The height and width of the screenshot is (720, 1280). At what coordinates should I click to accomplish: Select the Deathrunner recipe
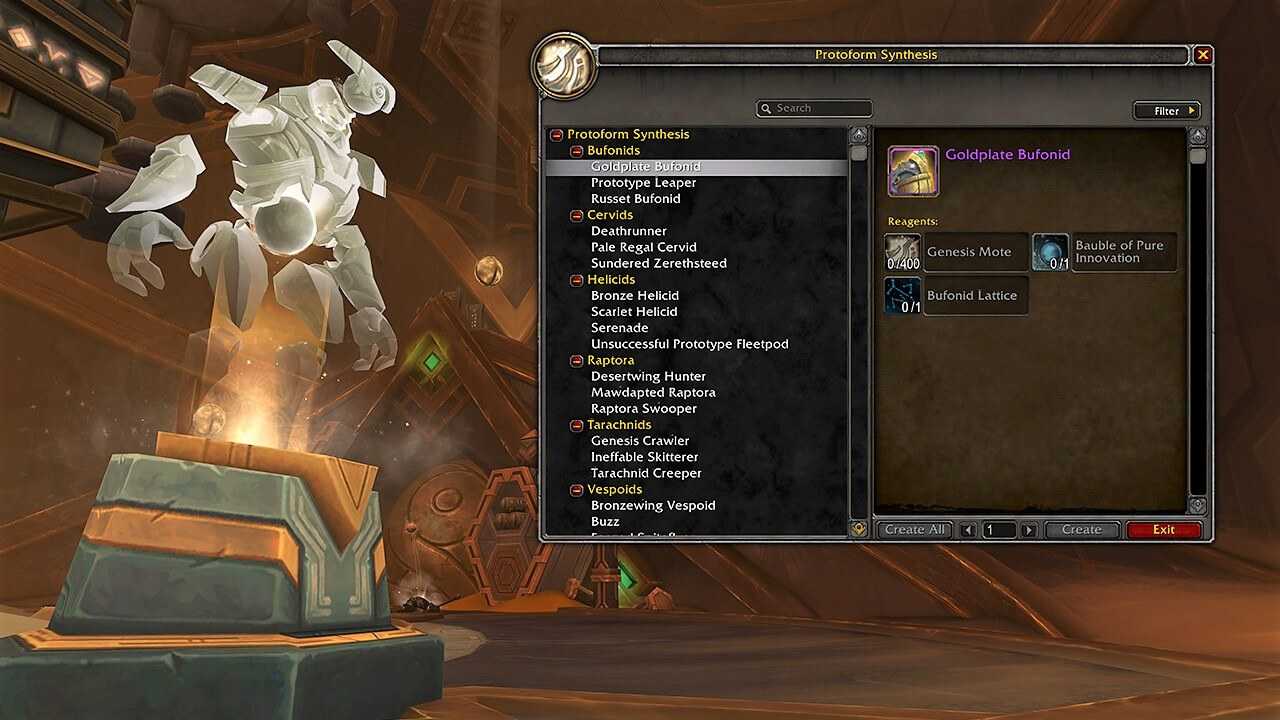[x=628, y=231]
